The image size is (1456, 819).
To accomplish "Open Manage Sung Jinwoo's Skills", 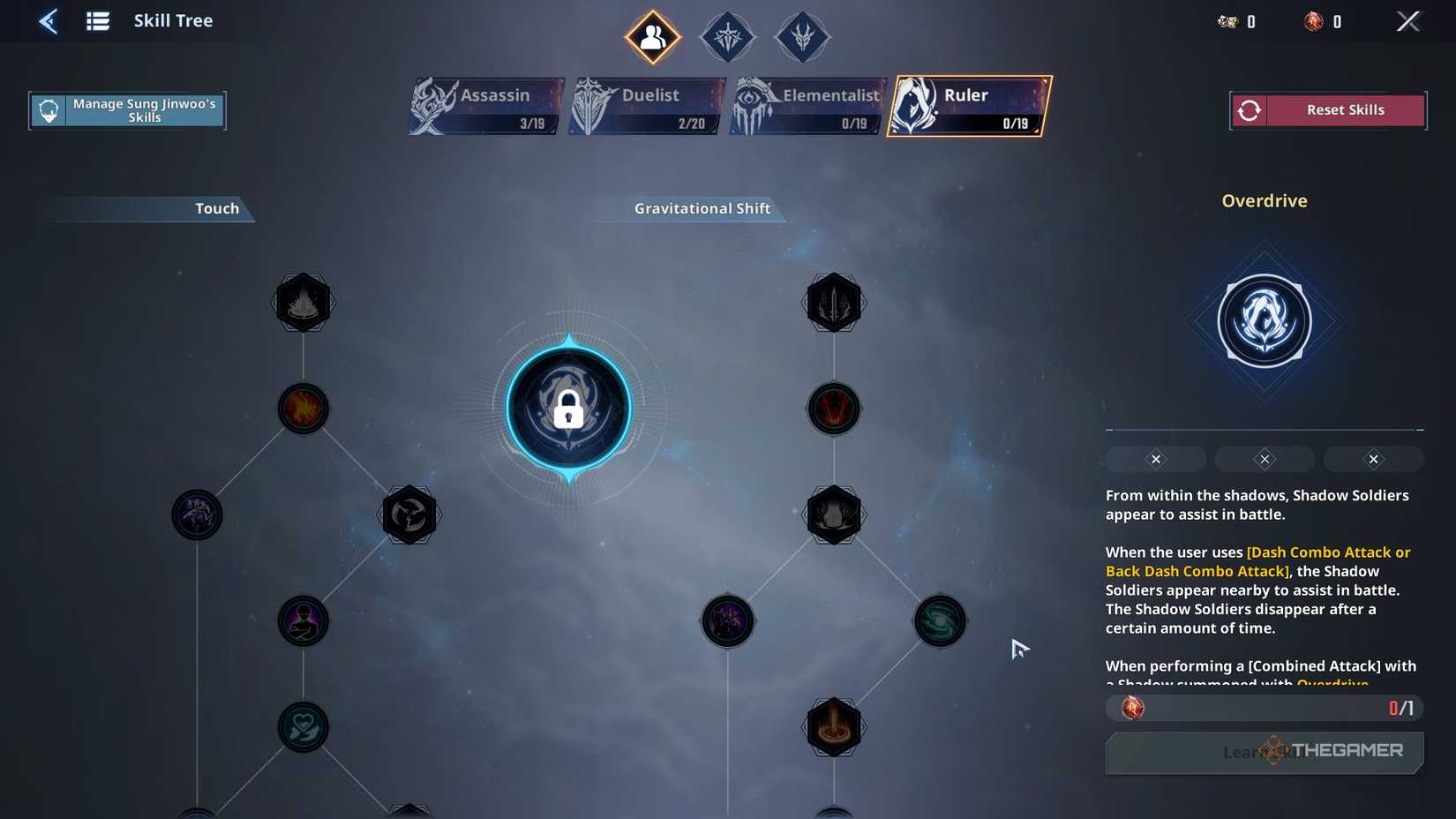I will click(x=127, y=109).
